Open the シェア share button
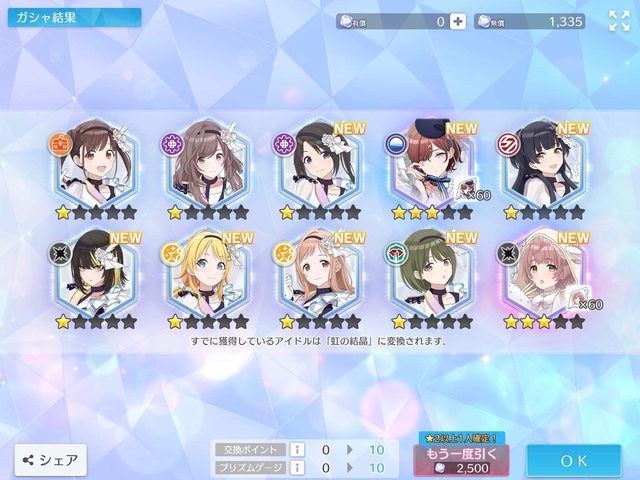Image resolution: width=640 pixels, height=480 pixels. [x=50, y=460]
